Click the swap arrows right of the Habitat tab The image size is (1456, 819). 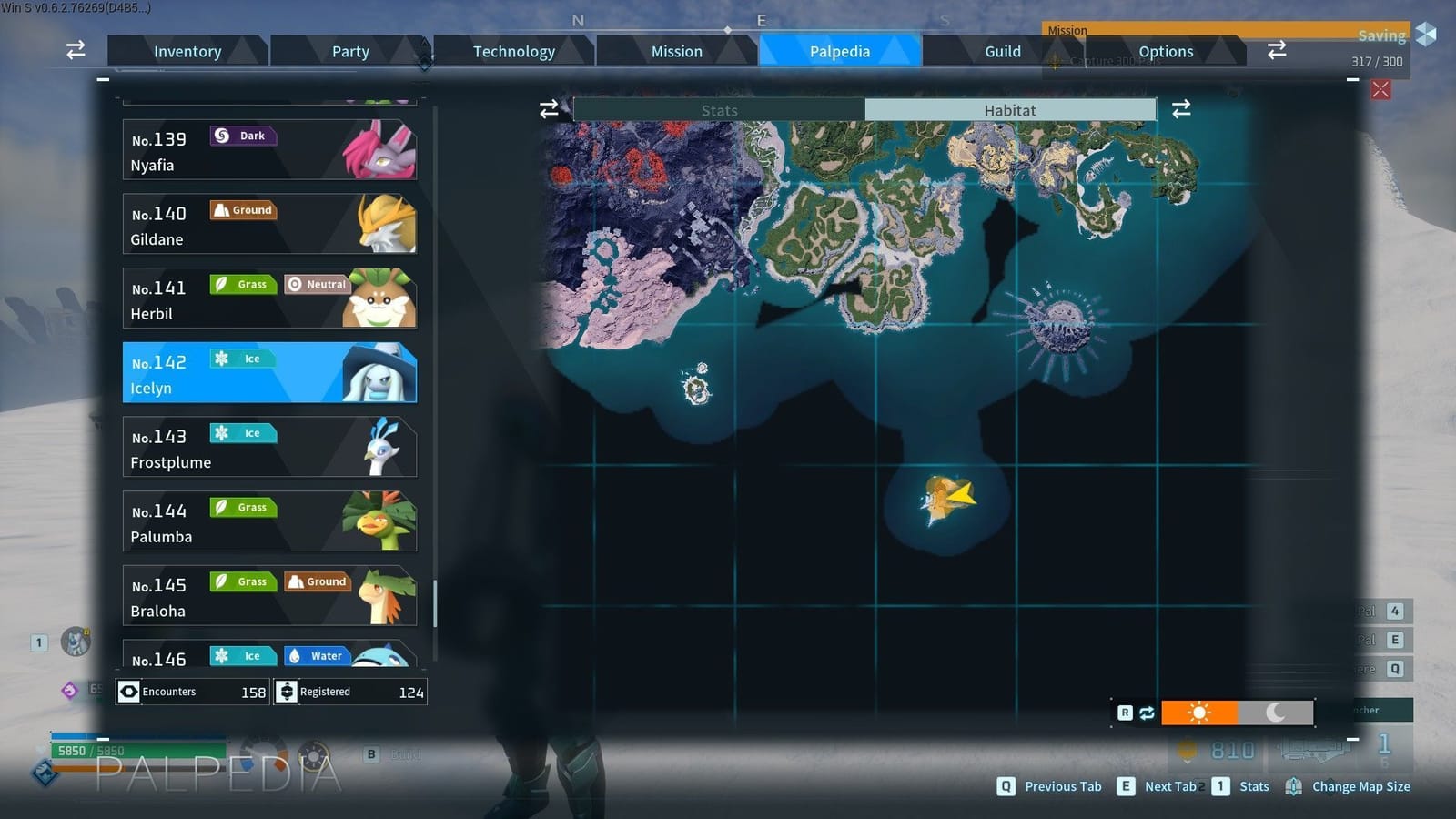coord(1181,109)
